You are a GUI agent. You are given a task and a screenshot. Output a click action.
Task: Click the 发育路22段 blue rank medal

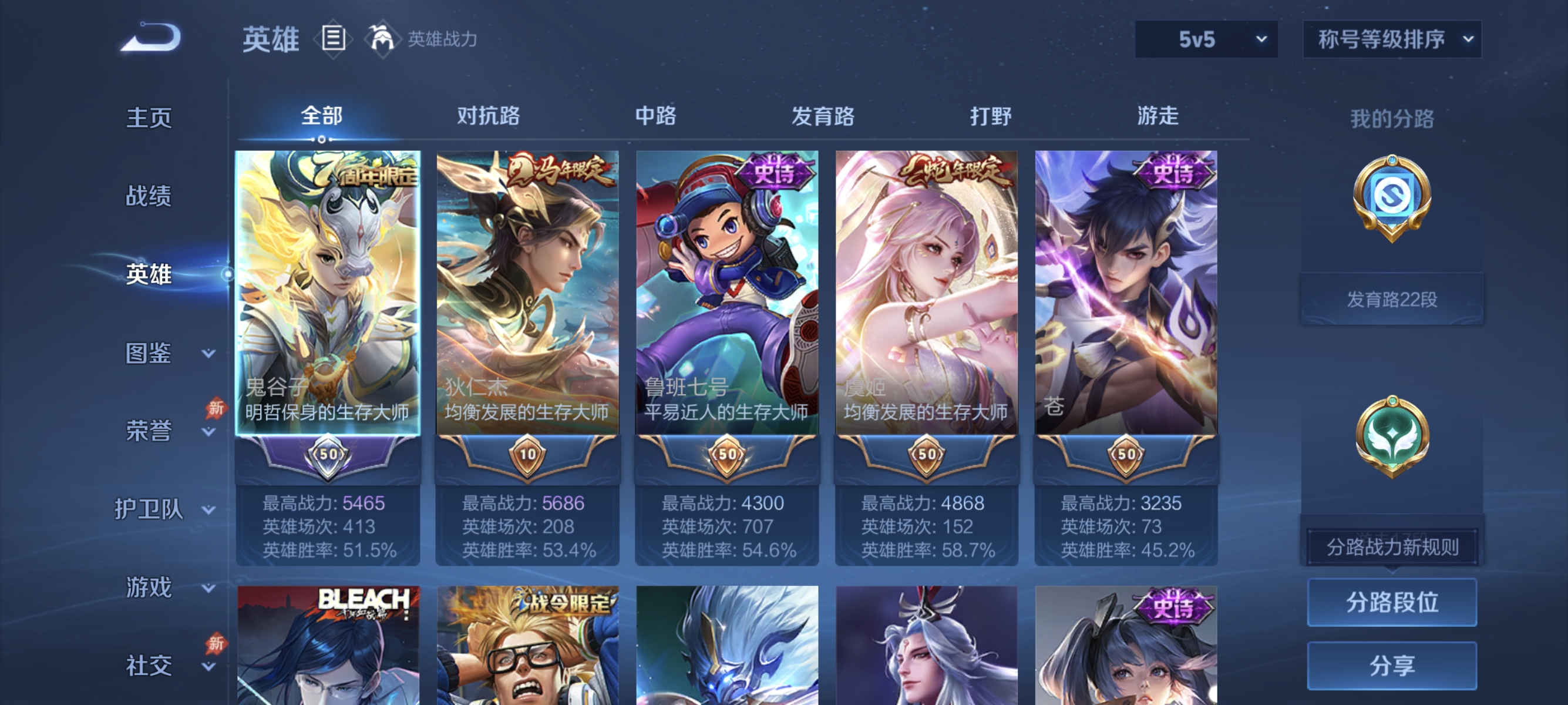coord(1392,201)
